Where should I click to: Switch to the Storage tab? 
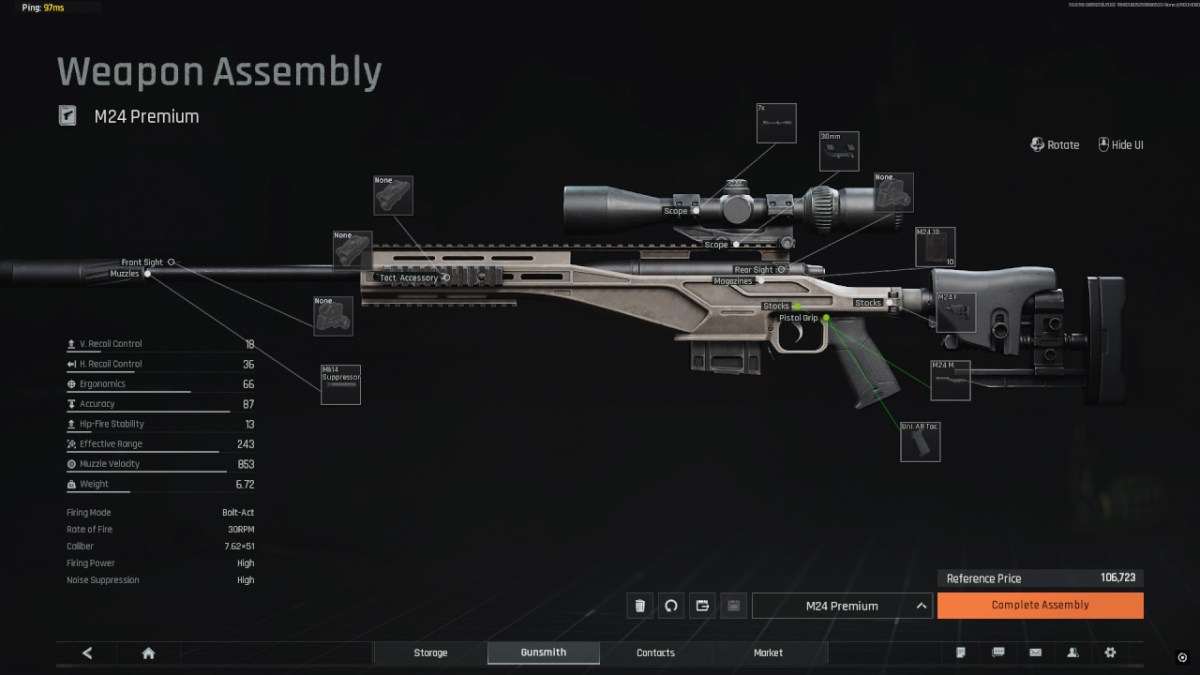431,653
